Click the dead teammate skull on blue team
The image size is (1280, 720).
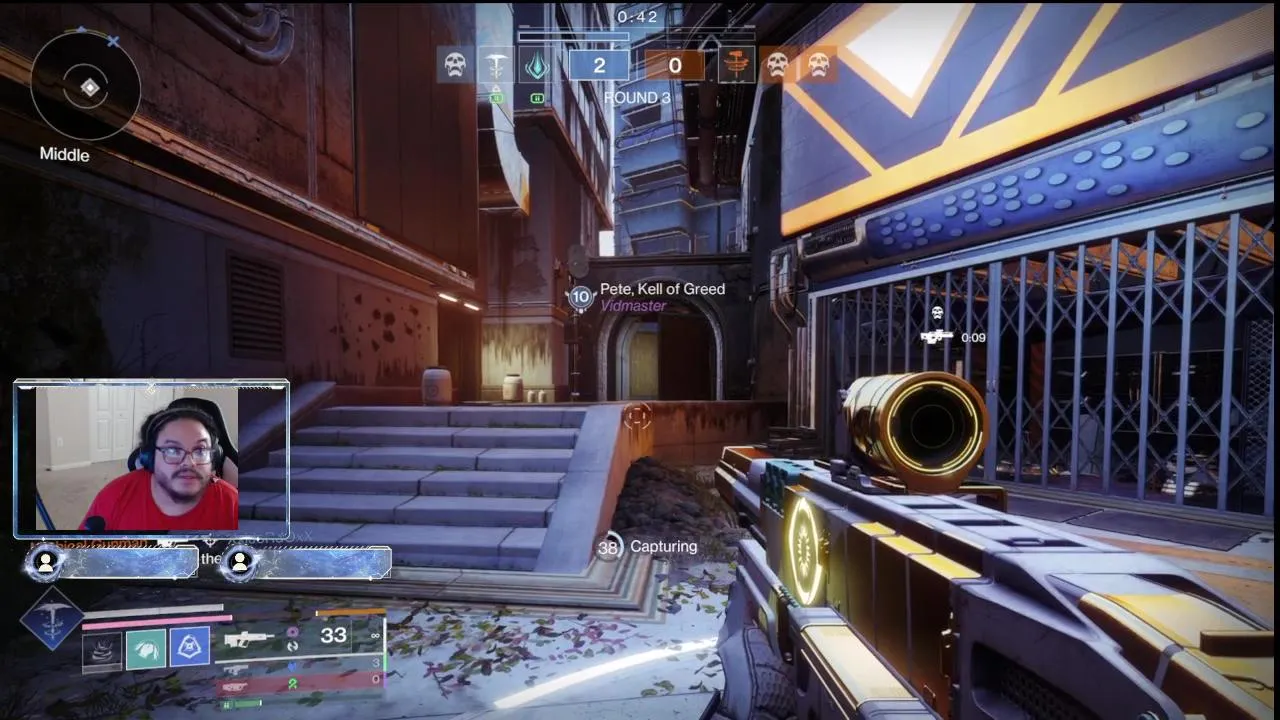(456, 65)
